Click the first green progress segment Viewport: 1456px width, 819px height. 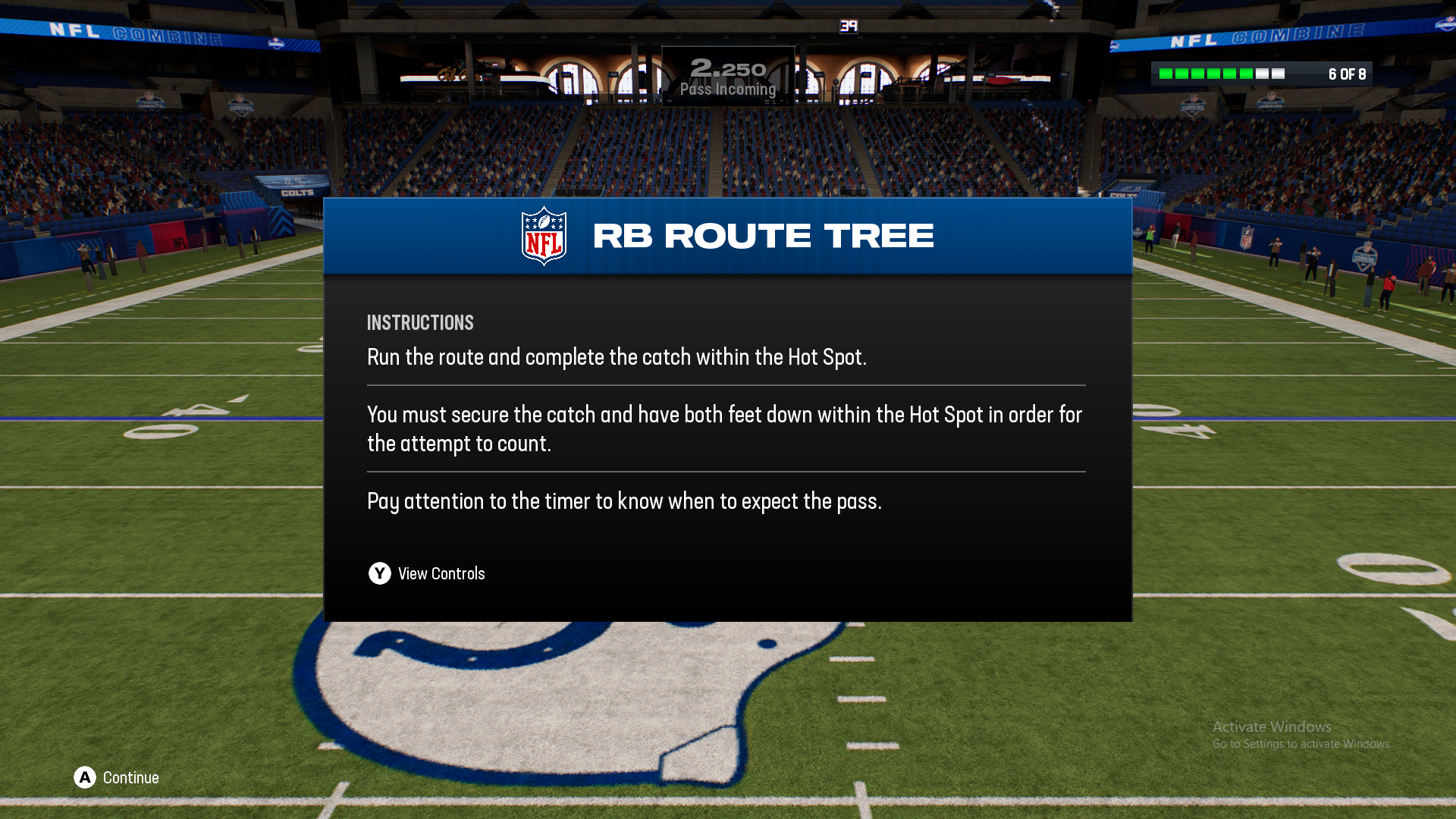1166,74
